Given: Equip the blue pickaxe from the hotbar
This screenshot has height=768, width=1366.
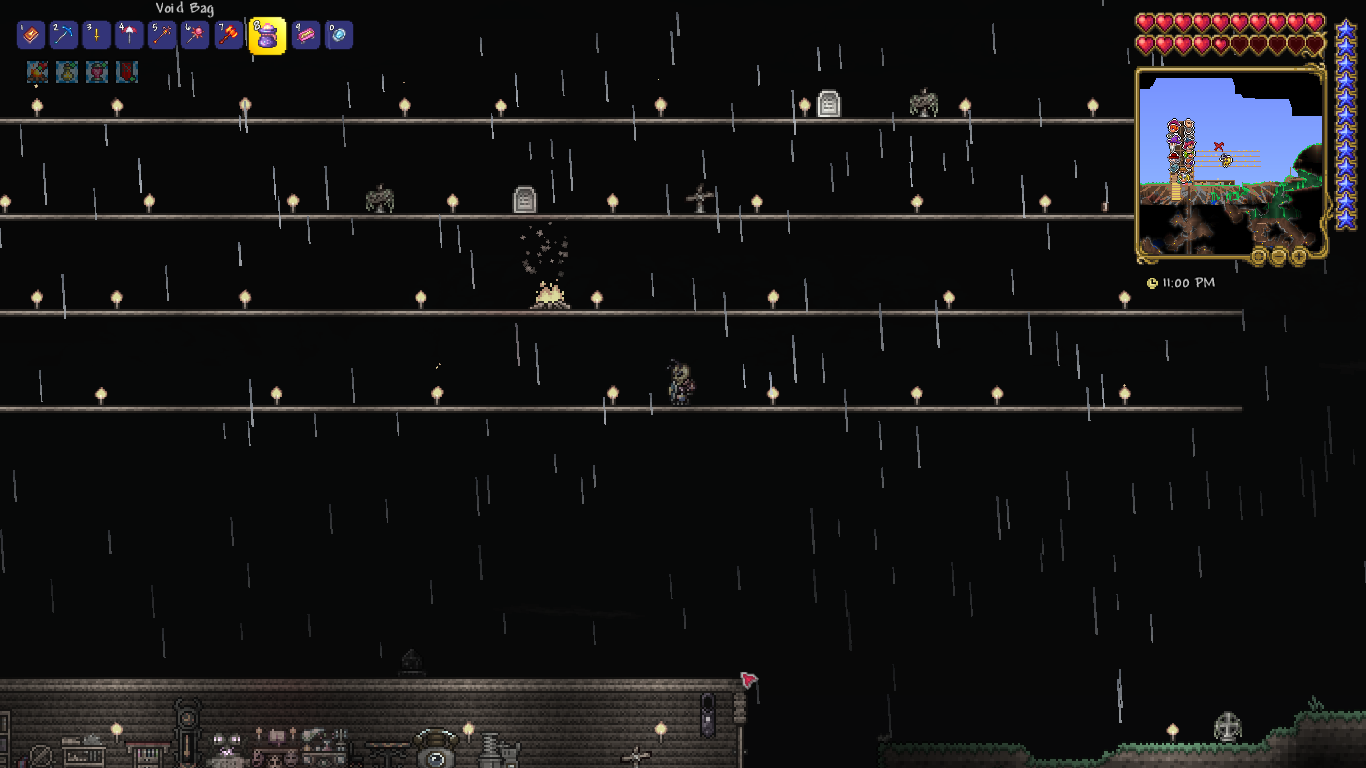Looking at the screenshot, I should point(64,36).
